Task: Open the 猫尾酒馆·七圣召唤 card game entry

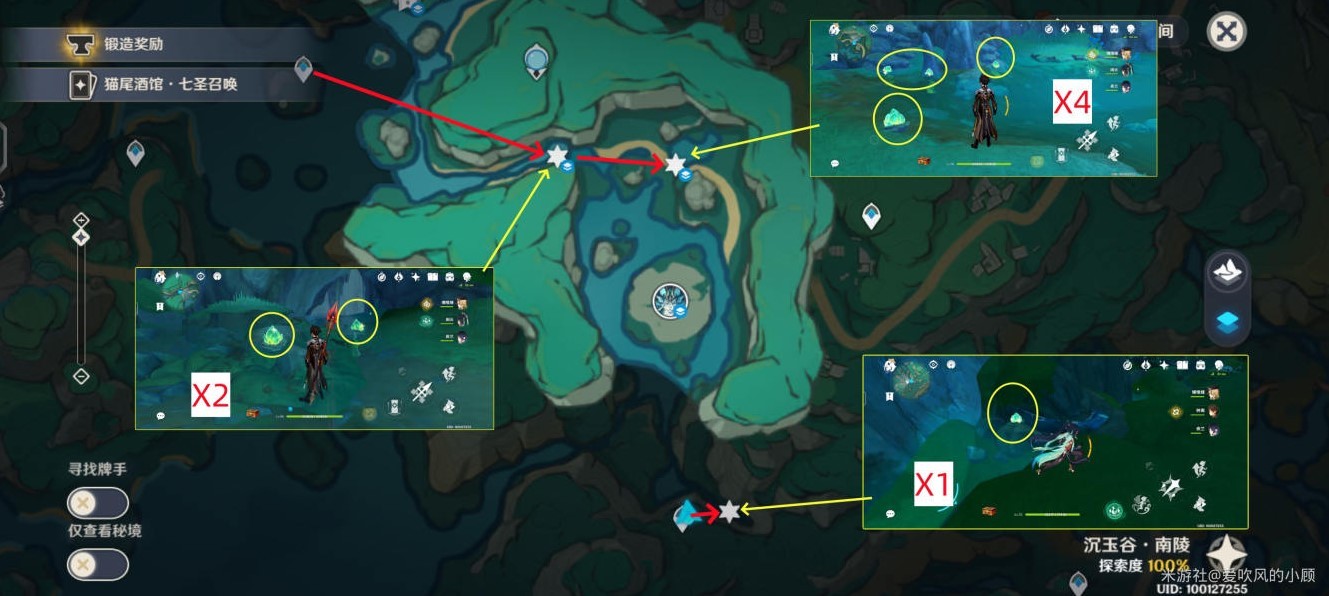Action: [x=160, y=84]
